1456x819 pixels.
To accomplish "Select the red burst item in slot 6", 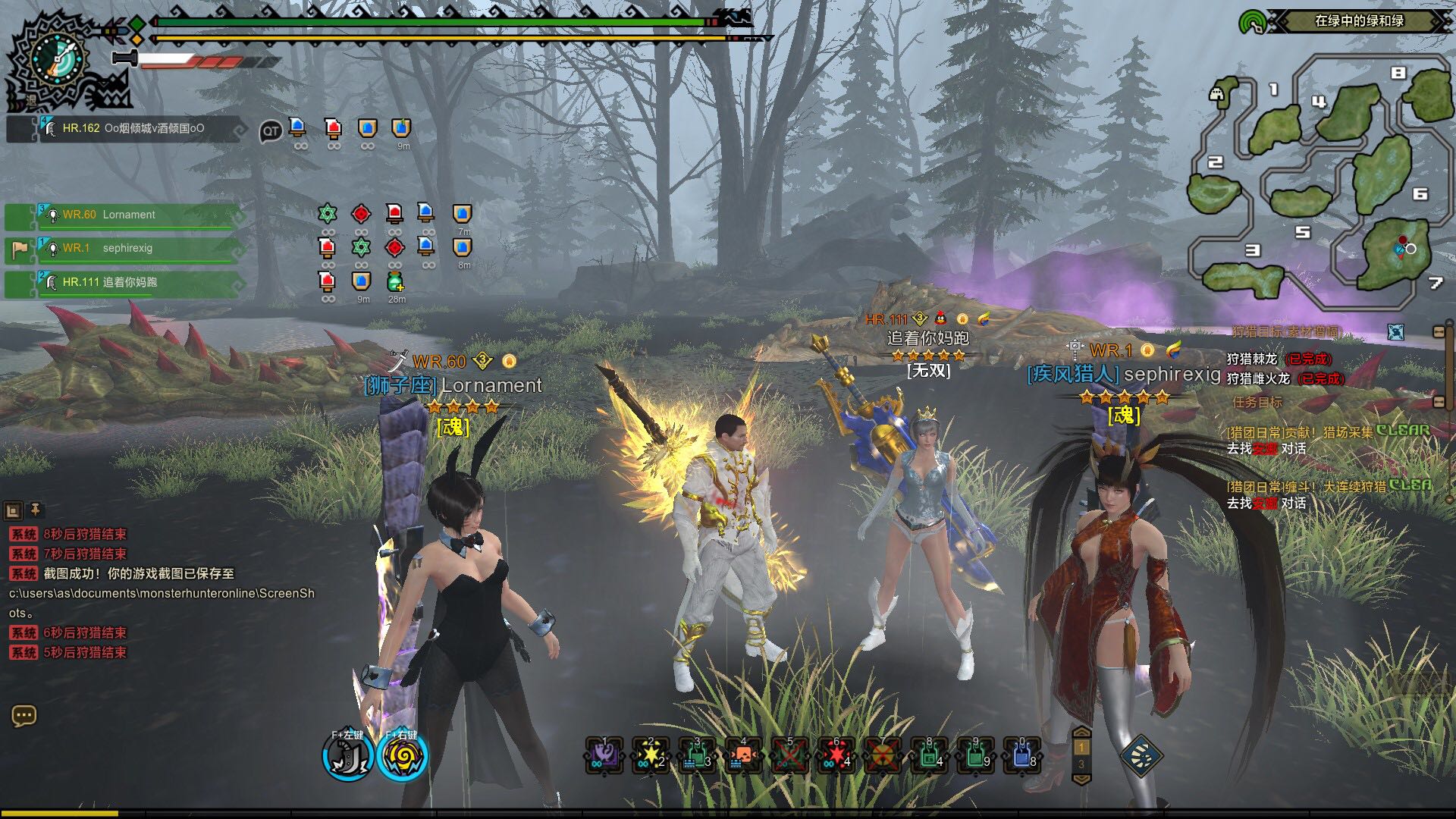I will pyautogui.click(x=836, y=755).
